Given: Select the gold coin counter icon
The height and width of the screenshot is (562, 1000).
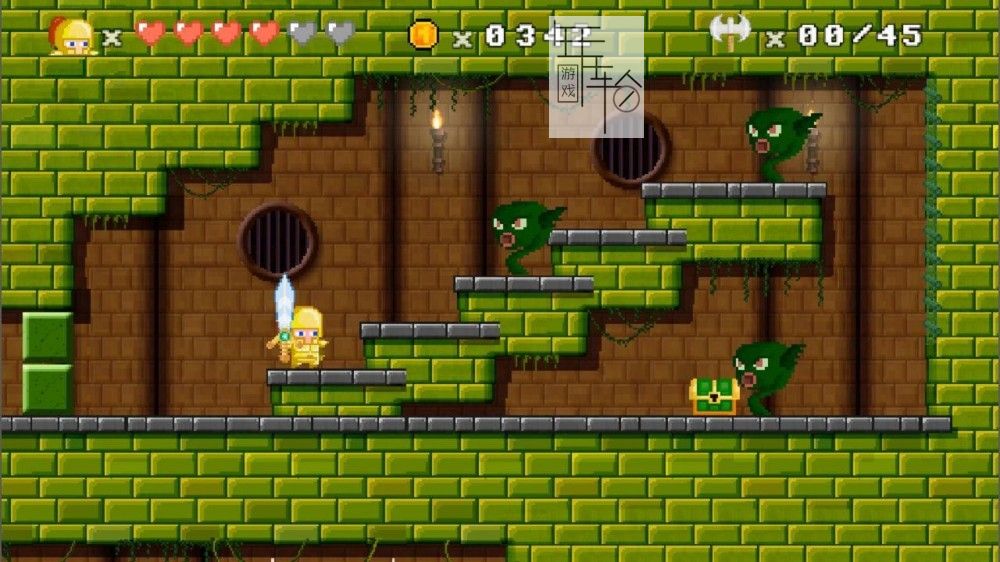Looking at the screenshot, I should pos(423,35).
